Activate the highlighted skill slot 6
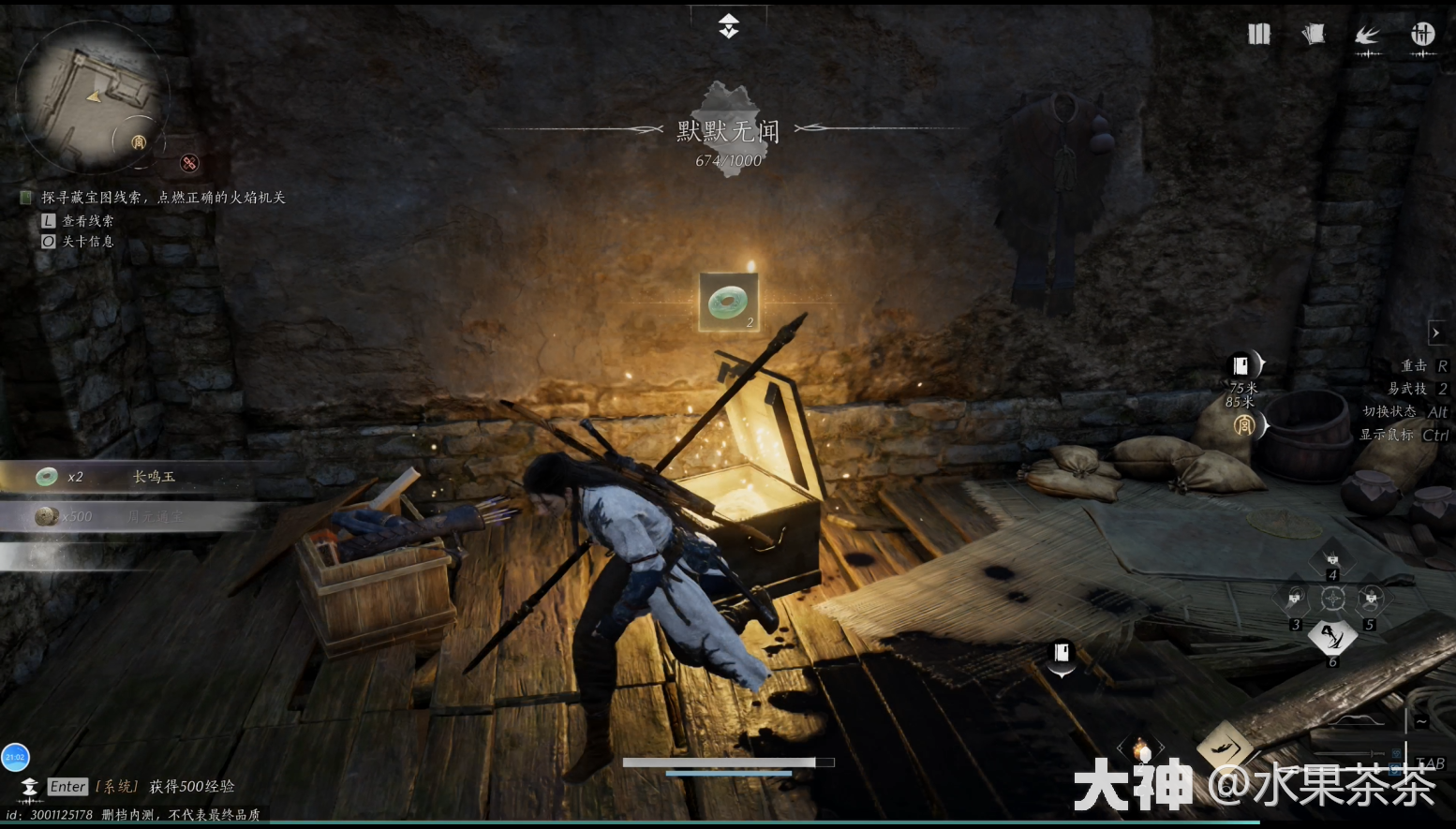The width and height of the screenshot is (1456, 829). point(1332,637)
